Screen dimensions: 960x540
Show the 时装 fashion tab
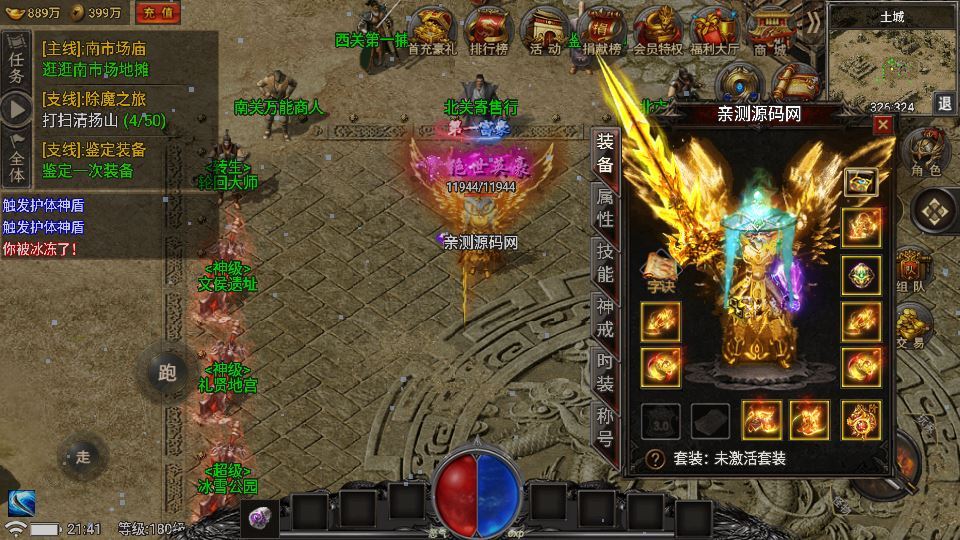(x=605, y=372)
